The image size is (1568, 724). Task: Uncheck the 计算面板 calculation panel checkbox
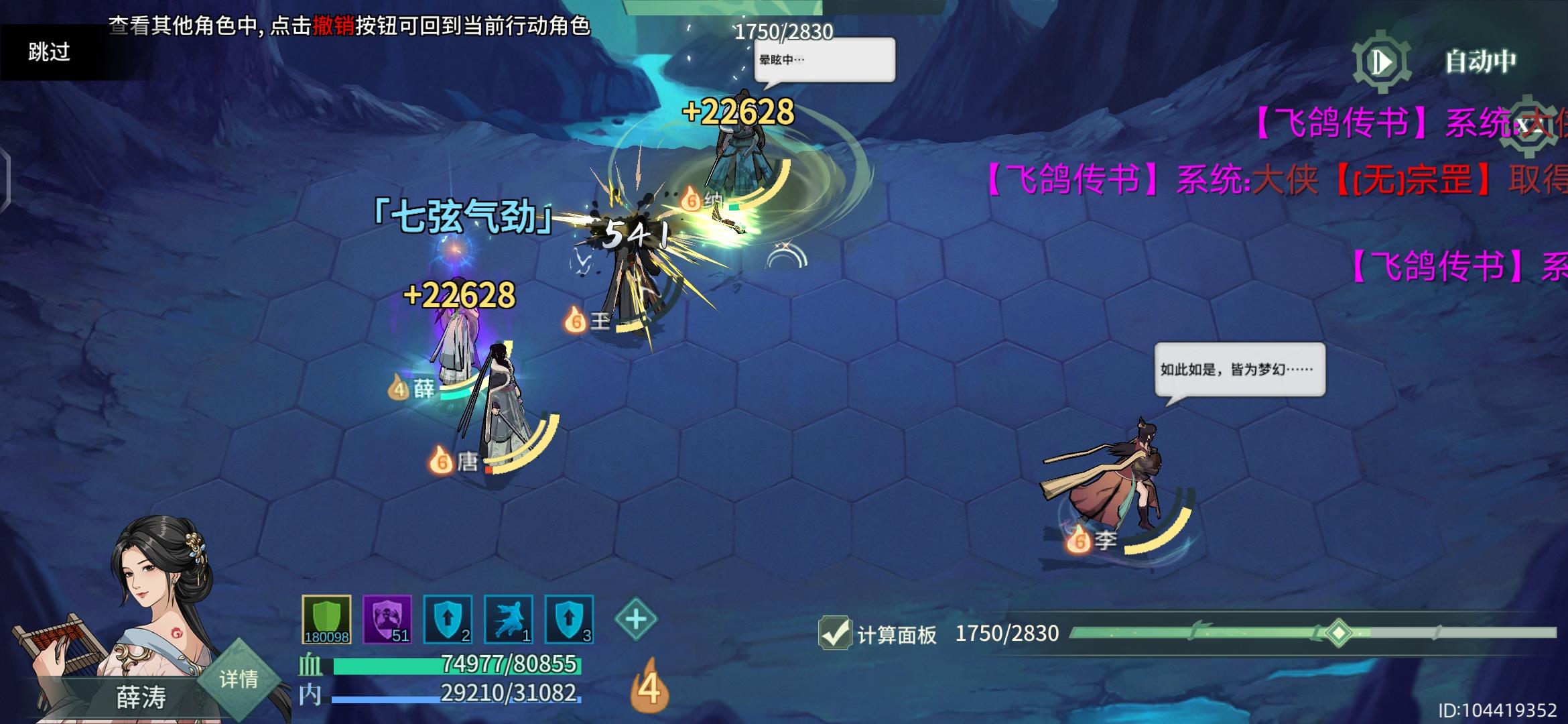[x=835, y=633]
